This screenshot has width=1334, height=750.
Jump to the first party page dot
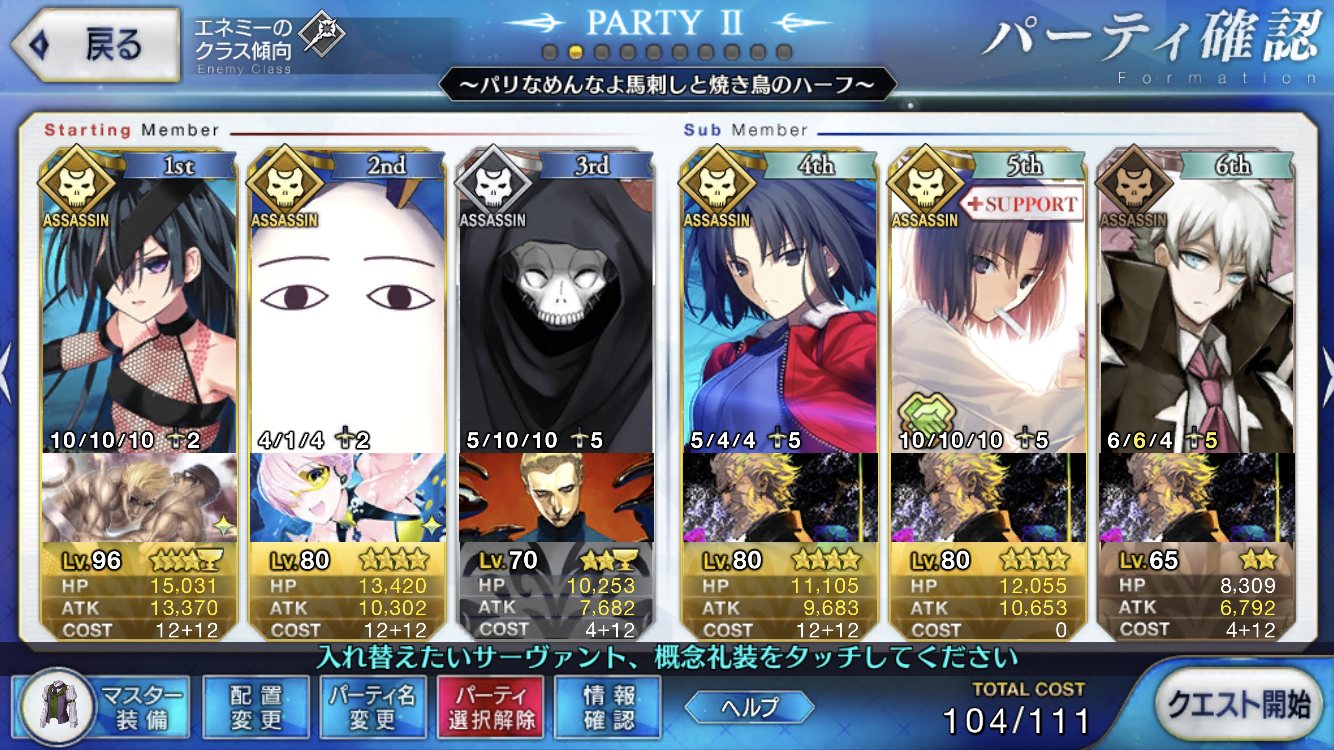pyautogui.click(x=549, y=51)
